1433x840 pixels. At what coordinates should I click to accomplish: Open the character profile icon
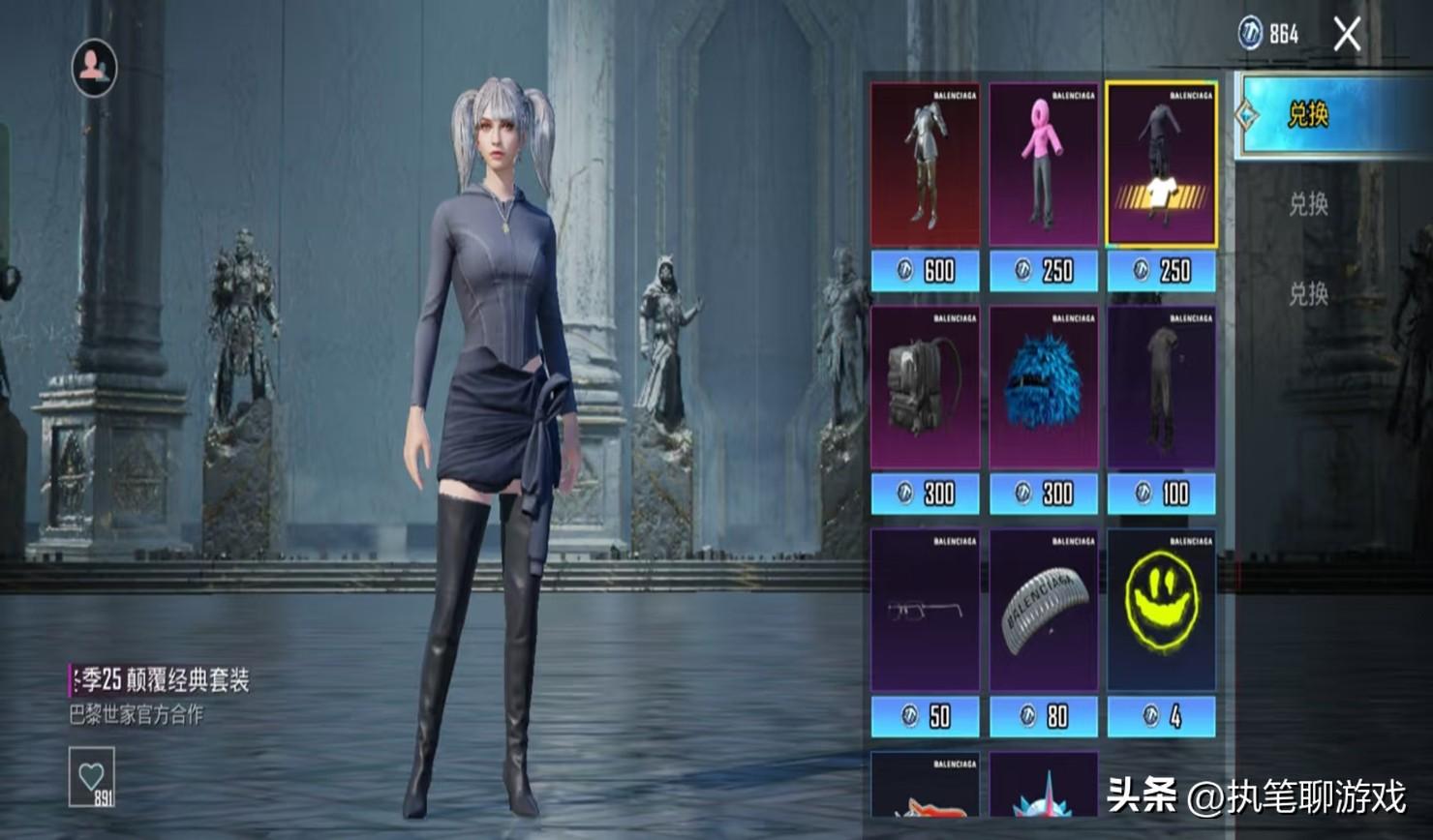[x=94, y=67]
